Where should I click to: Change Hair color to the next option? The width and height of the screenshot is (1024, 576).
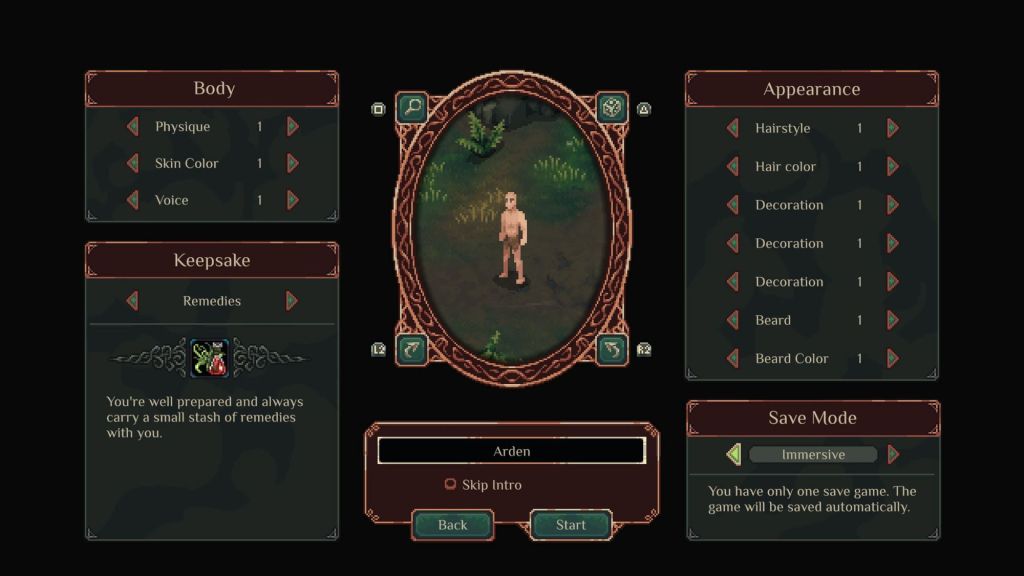point(893,167)
